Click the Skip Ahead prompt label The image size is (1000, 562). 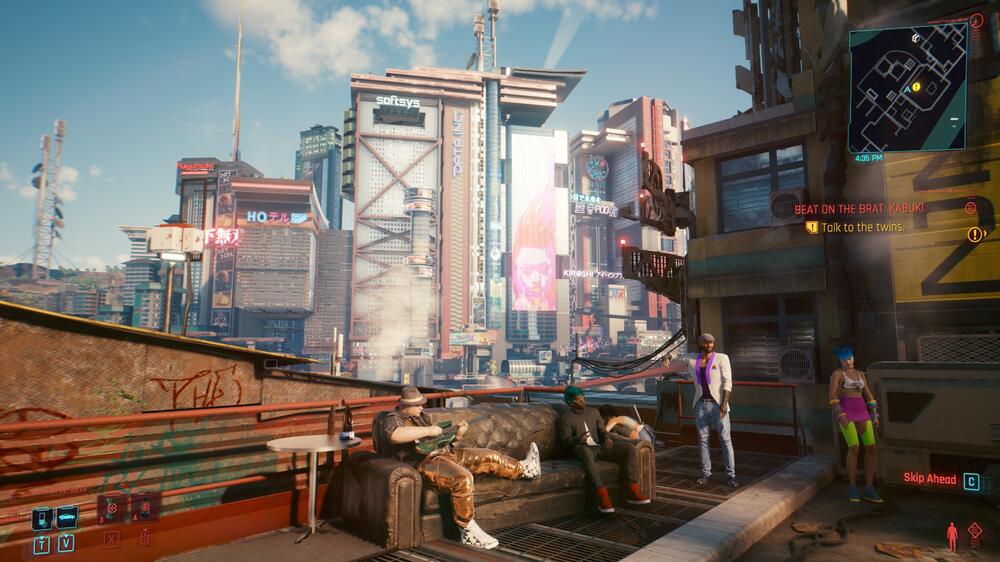pyautogui.click(x=930, y=480)
